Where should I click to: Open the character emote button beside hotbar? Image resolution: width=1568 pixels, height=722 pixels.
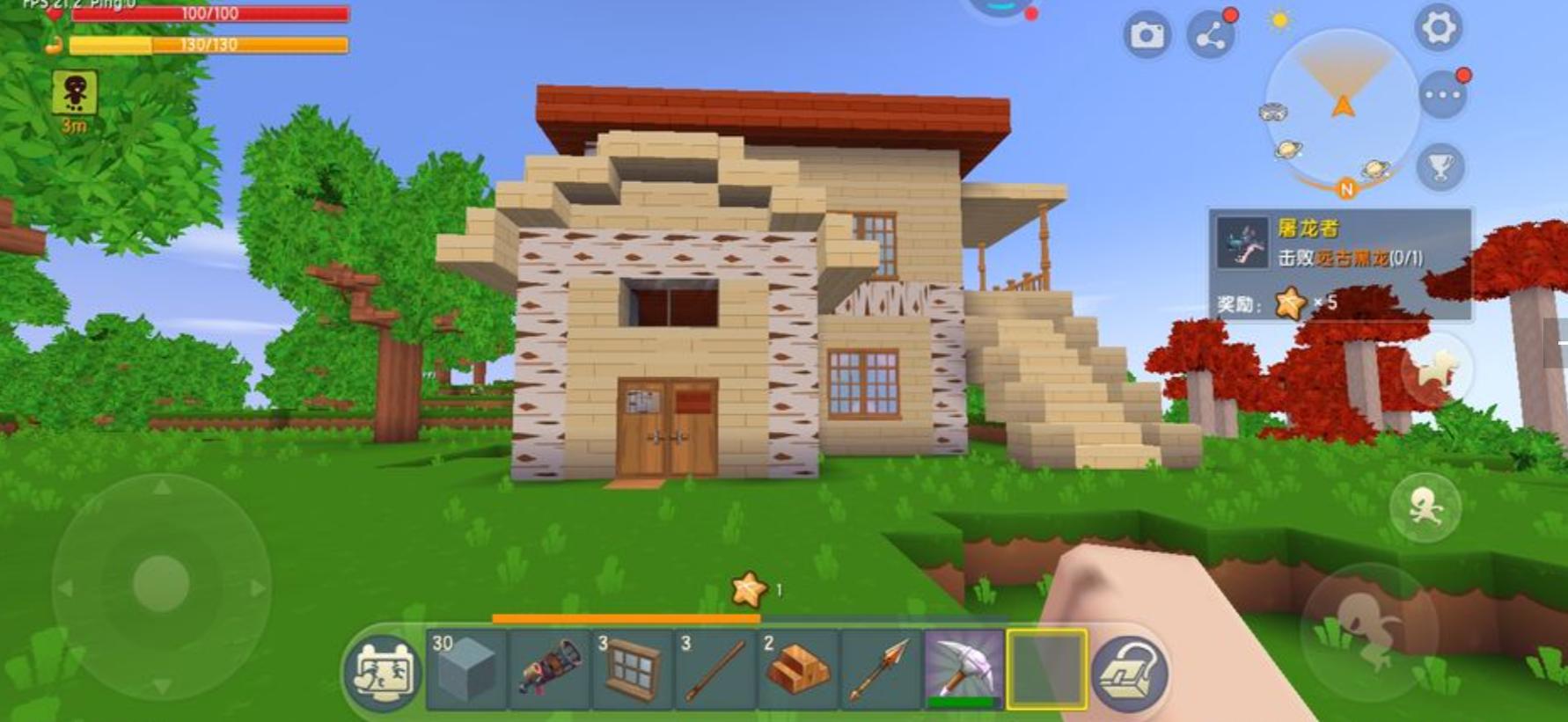point(382,673)
